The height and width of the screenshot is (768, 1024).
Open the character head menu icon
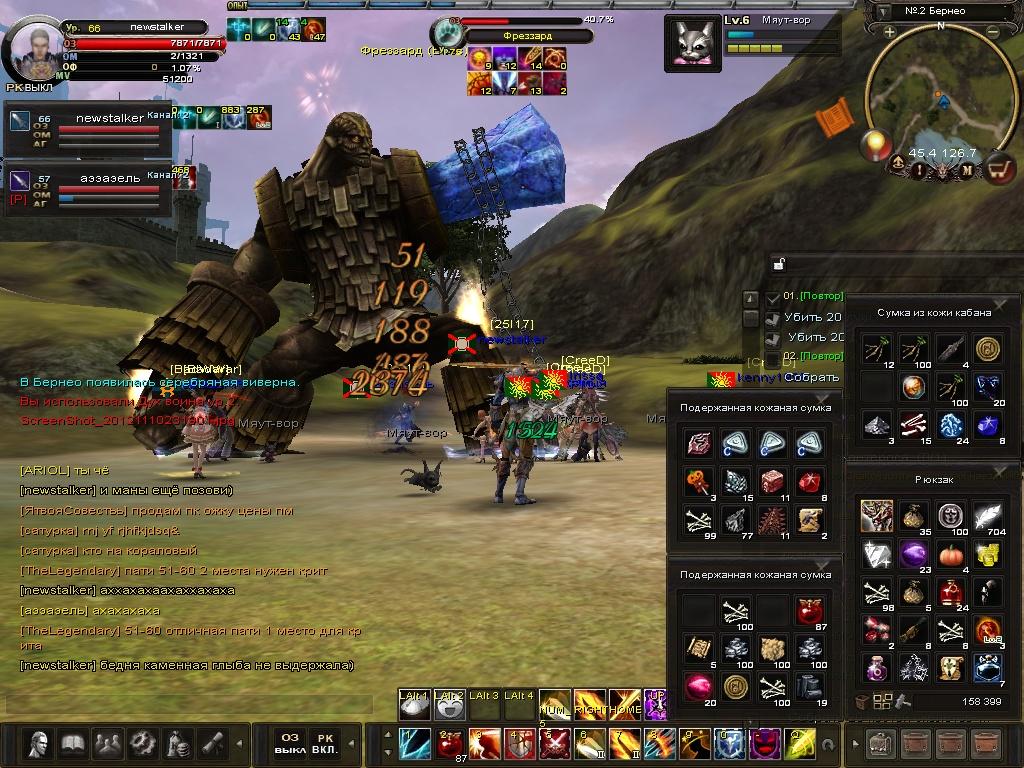39,743
